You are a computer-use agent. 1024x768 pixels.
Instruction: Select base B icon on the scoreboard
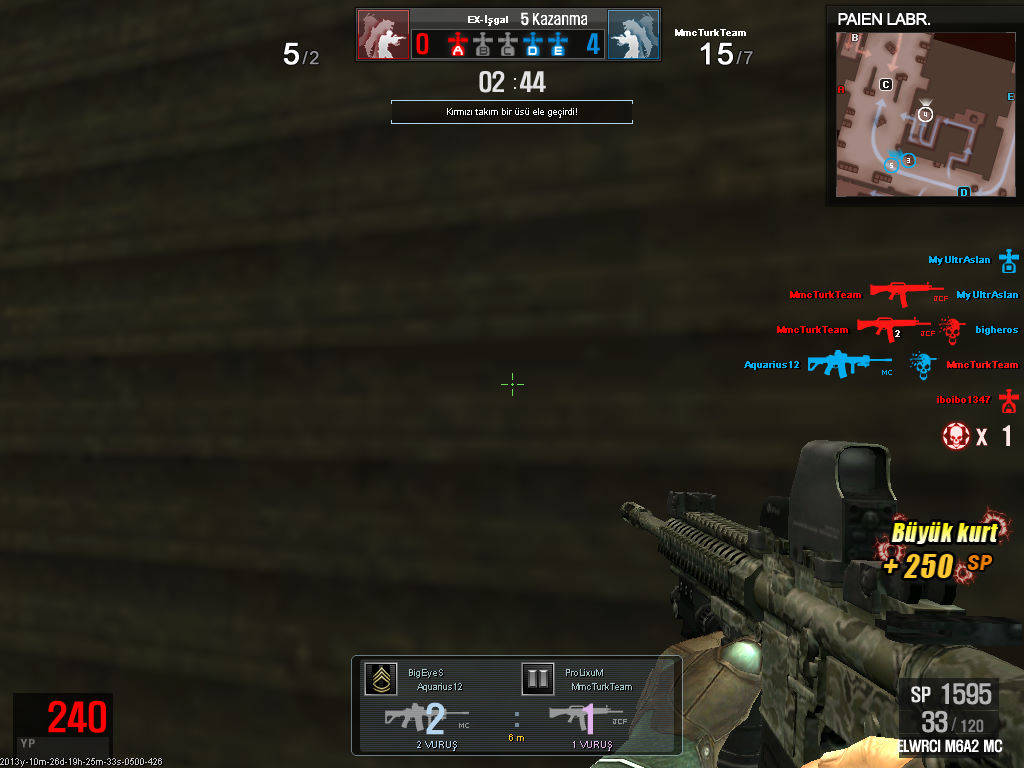(x=483, y=44)
